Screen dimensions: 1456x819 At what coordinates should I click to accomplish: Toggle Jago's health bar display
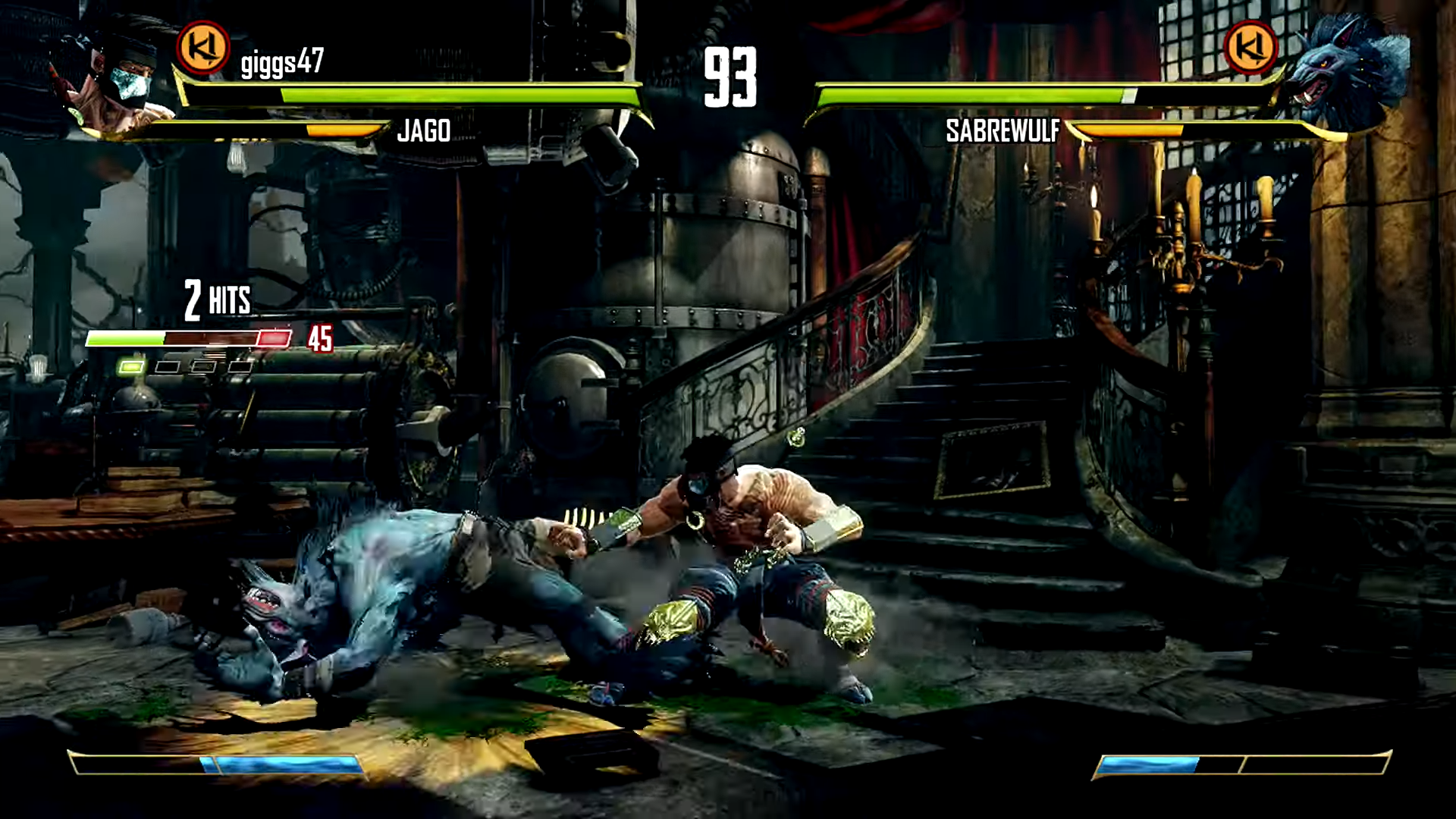point(455,93)
